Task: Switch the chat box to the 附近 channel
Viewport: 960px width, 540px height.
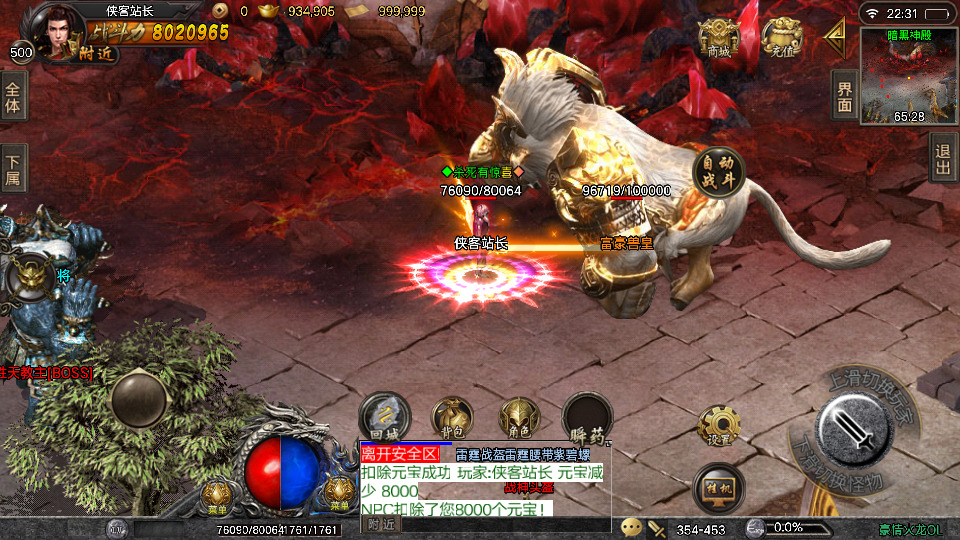Action: [x=381, y=523]
